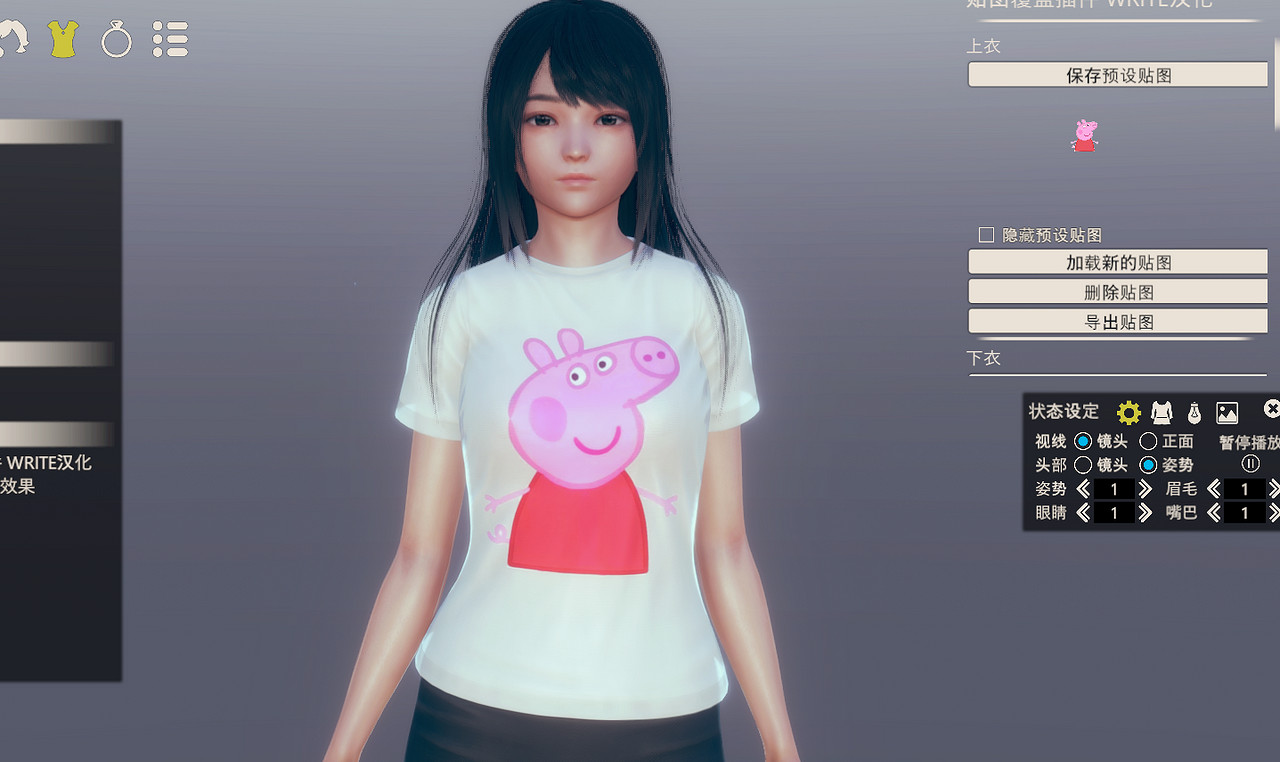This screenshot has width=1280, height=762.
Task: Click the image icon in the 状态设定 panel
Action: [x=1226, y=411]
